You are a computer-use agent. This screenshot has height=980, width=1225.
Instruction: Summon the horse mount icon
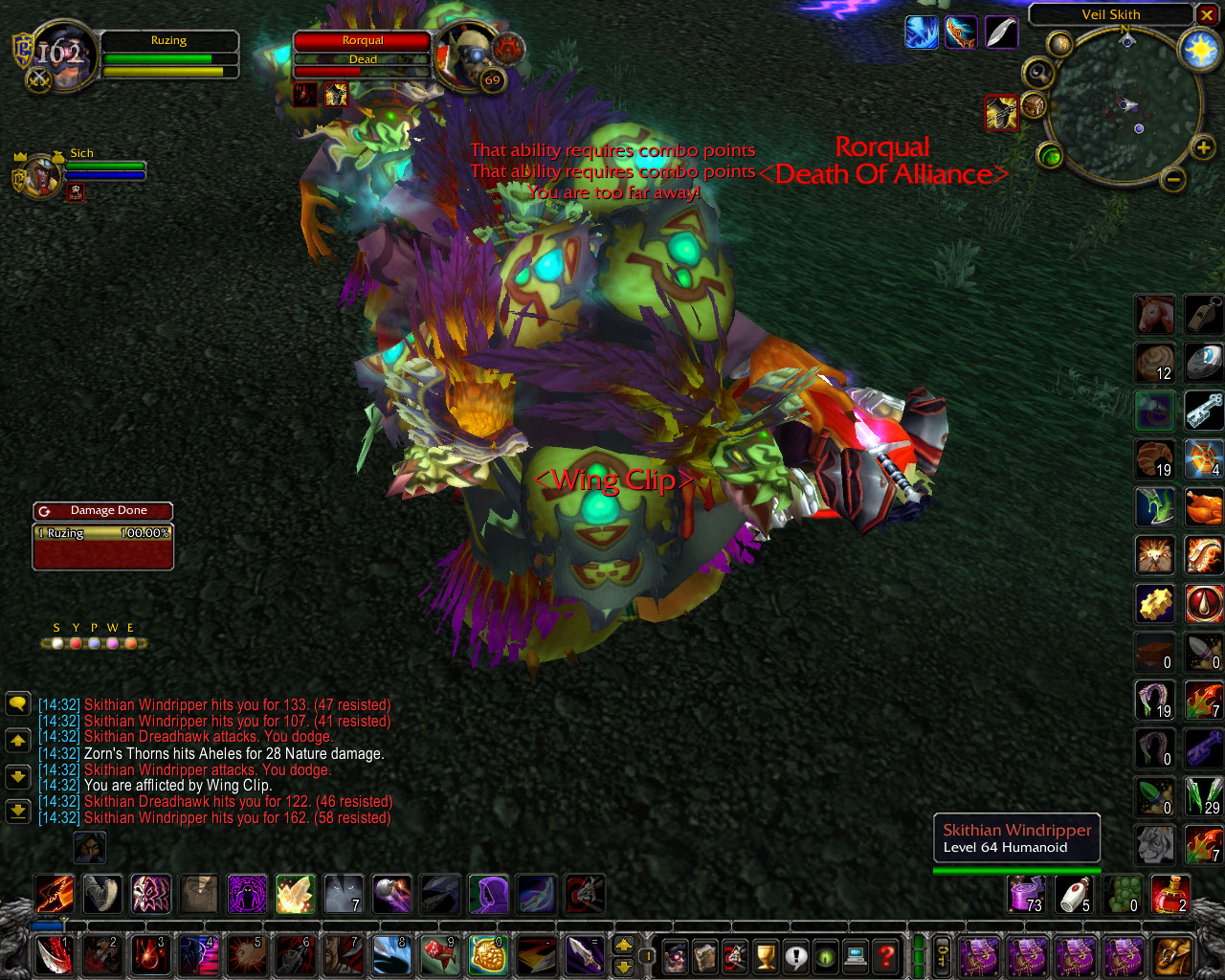[x=1155, y=314]
